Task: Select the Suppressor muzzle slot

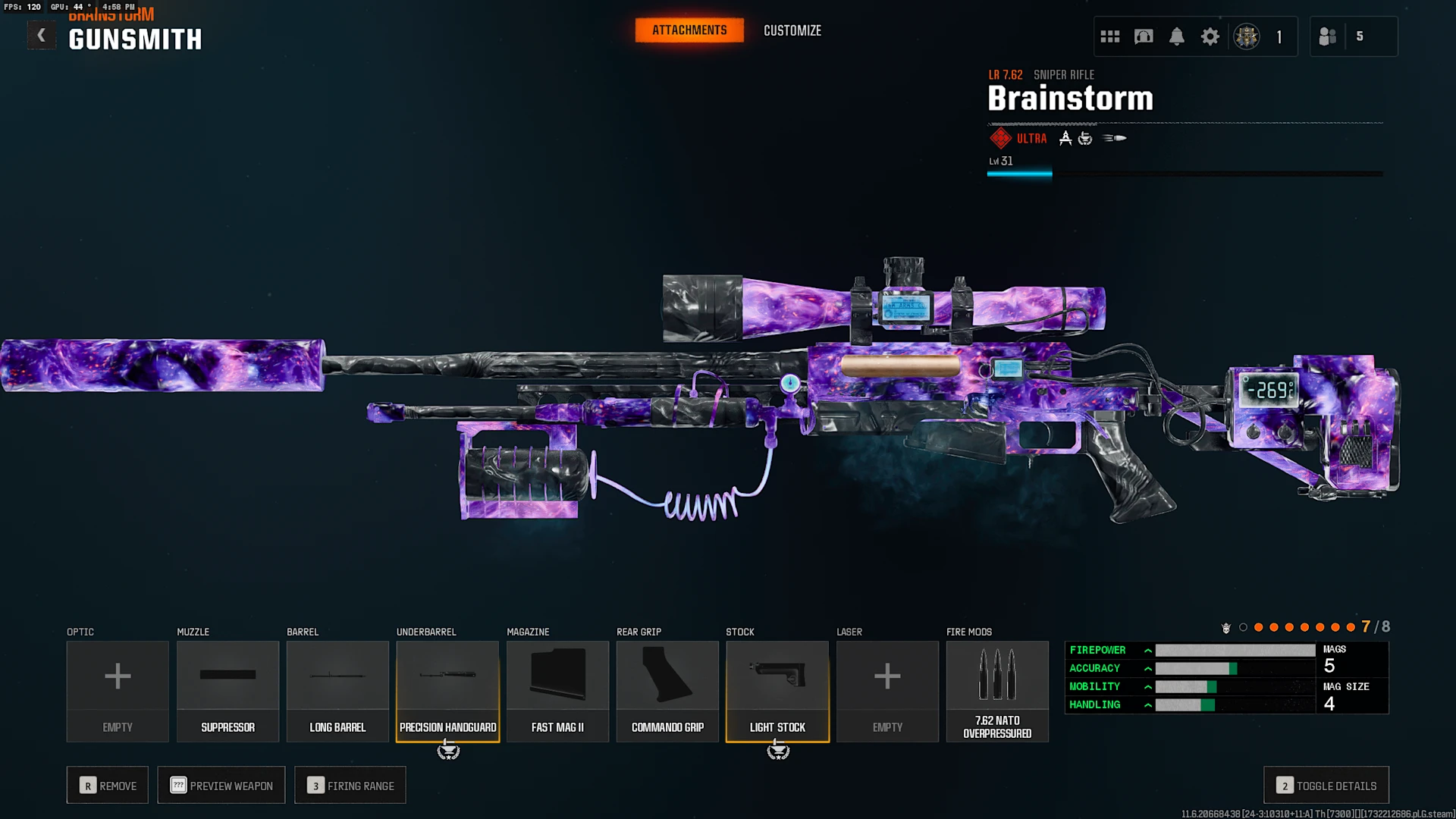Action: pos(227,691)
